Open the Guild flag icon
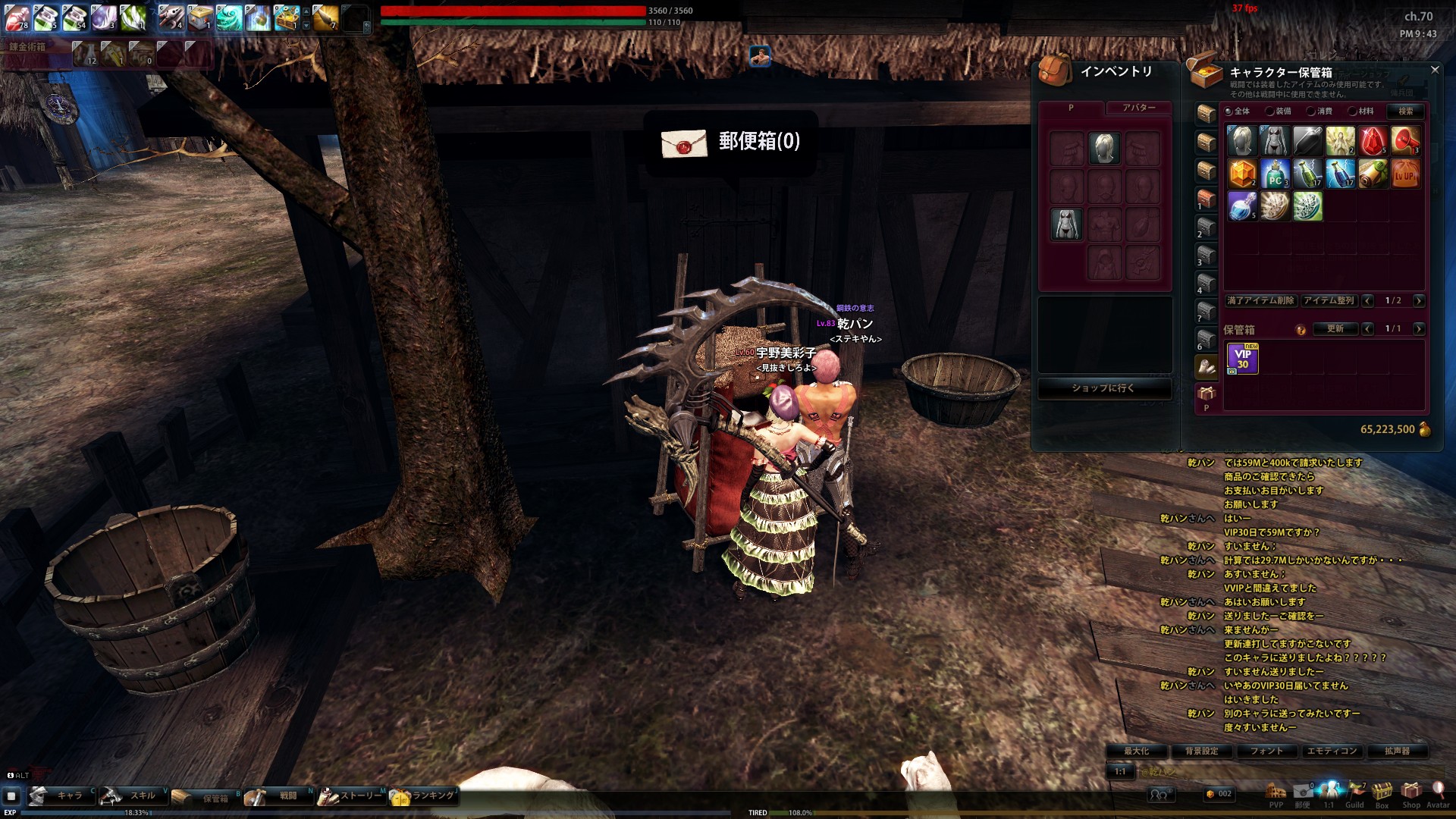 pyautogui.click(x=1355, y=792)
